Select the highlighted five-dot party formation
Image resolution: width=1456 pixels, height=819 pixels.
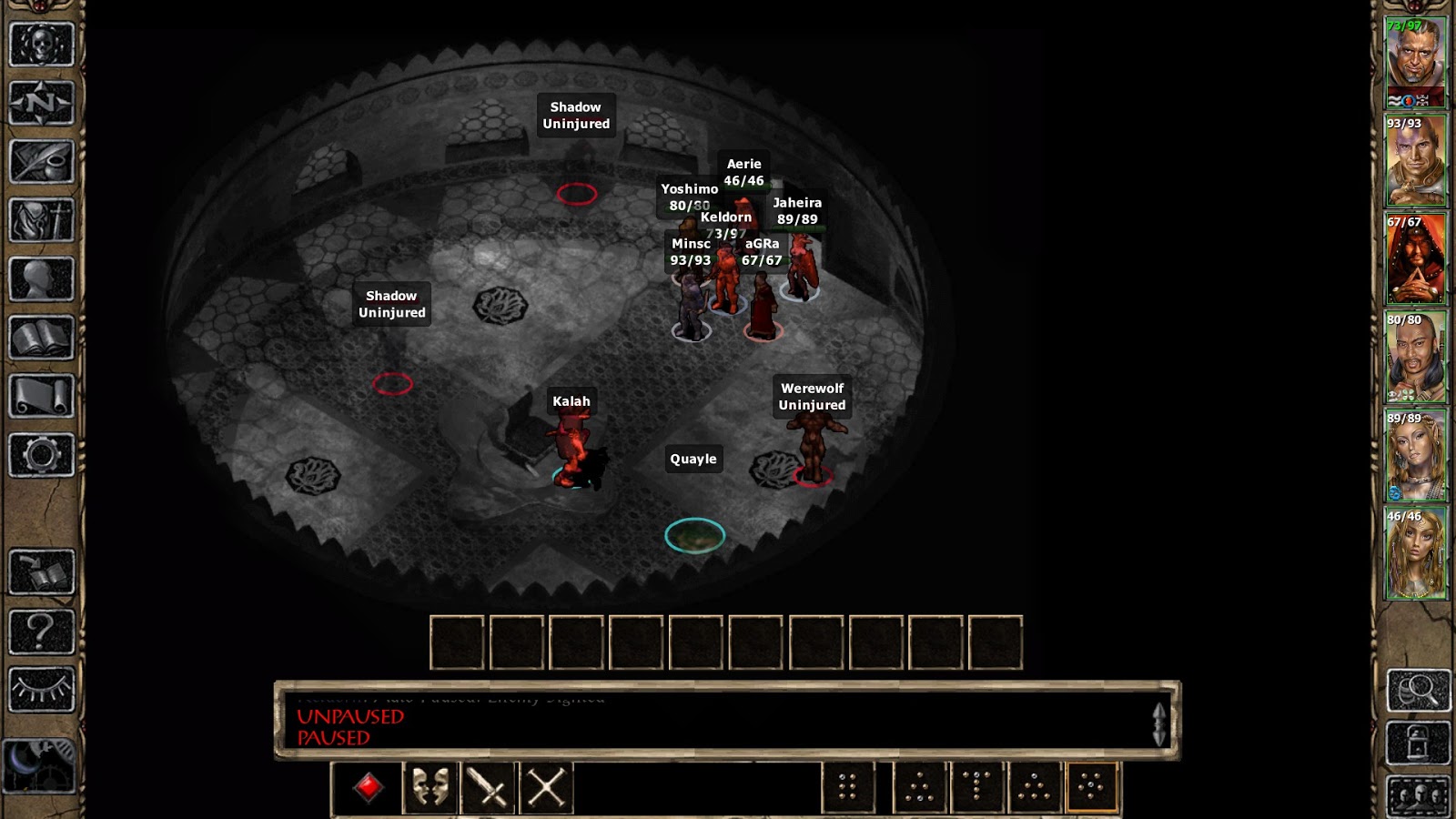pos(1088,789)
